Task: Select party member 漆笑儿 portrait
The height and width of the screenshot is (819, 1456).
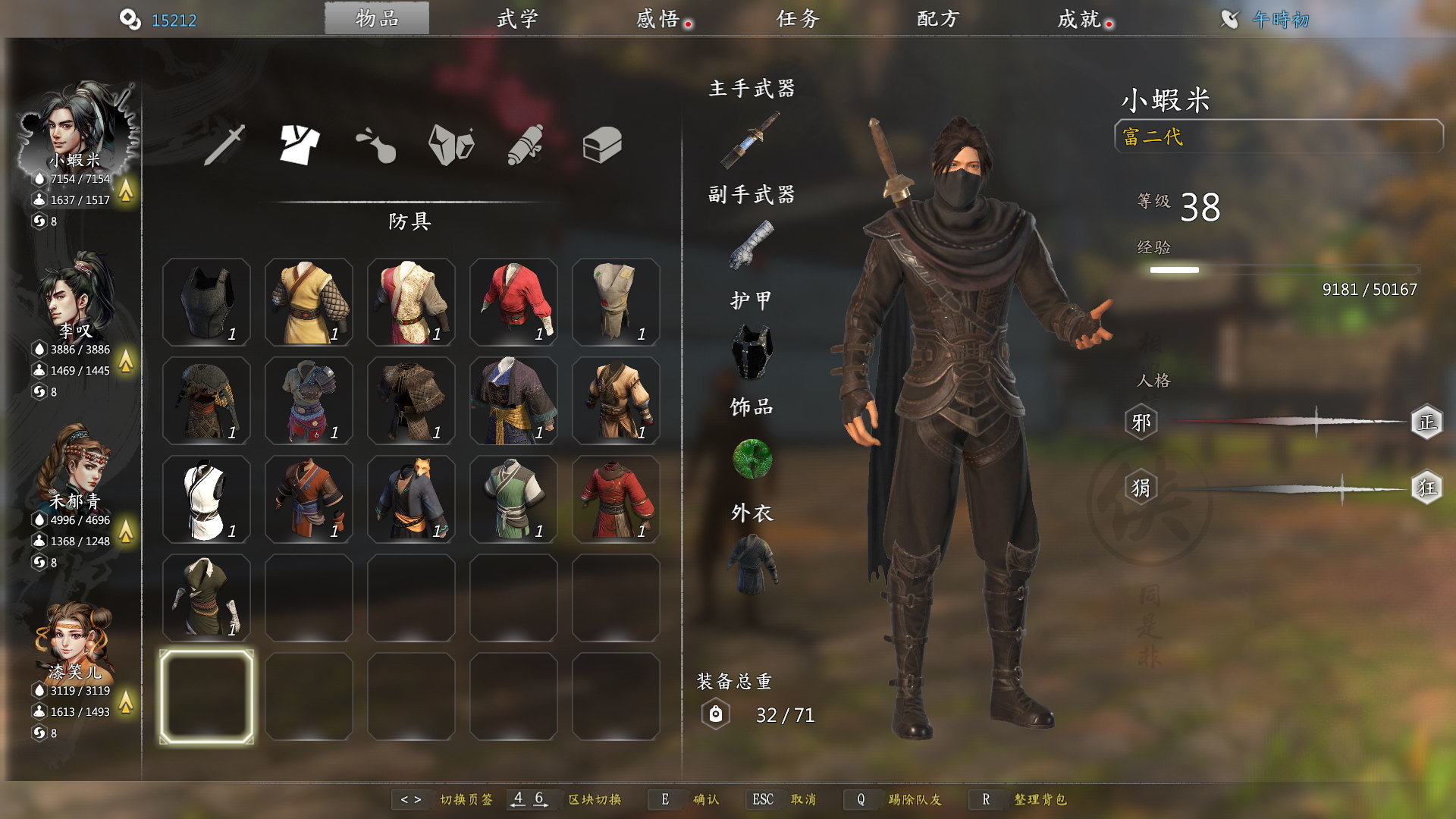Action: pyautogui.click(x=75, y=641)
